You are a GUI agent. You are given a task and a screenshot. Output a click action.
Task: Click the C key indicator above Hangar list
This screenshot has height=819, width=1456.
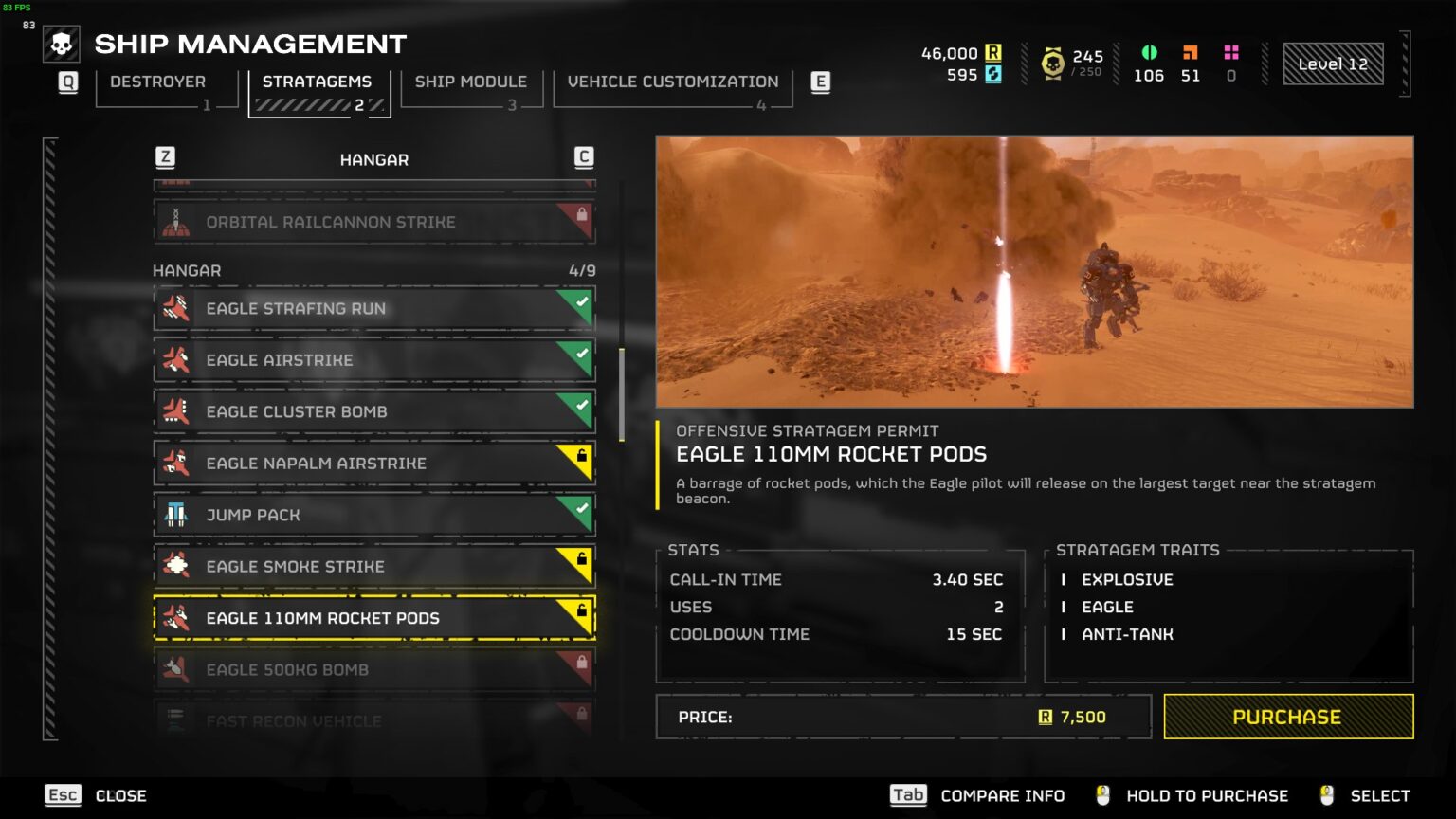coord(583,157)
